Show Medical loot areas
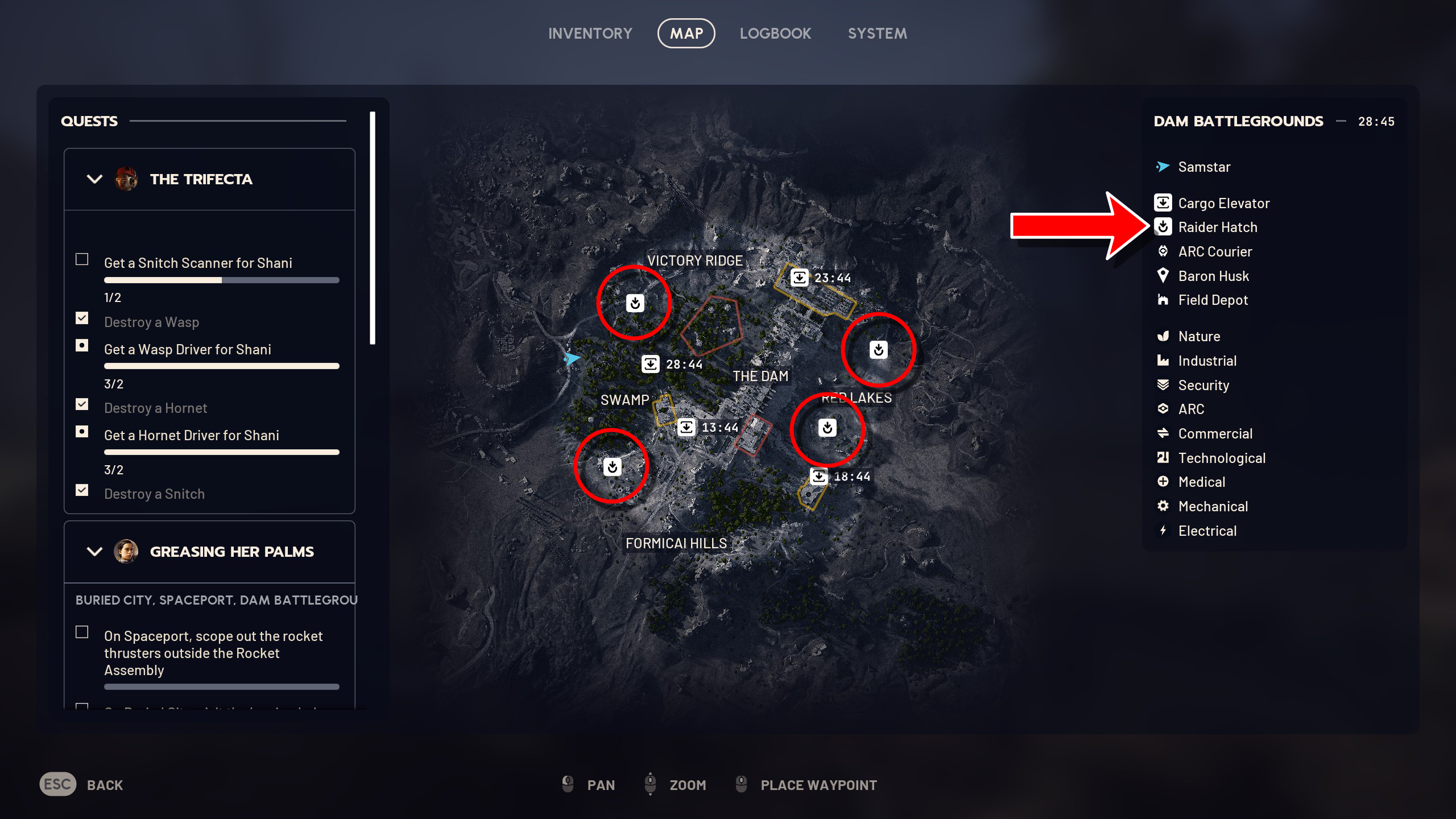 (1201, 482)
